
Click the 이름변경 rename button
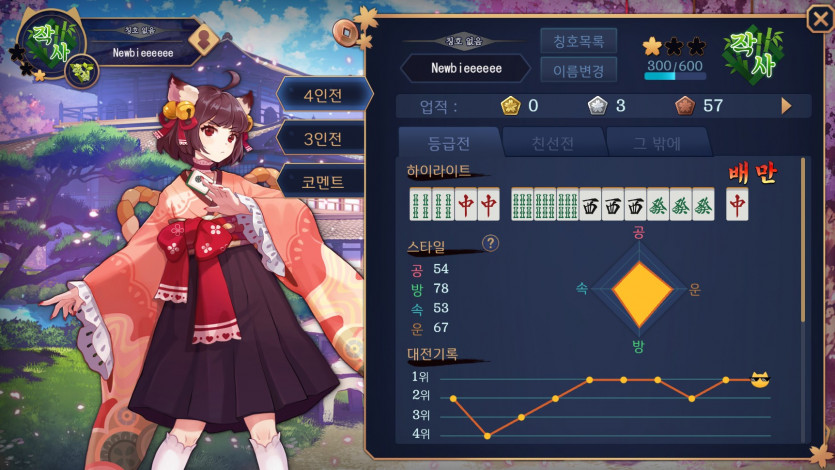[x=578, y=69]
